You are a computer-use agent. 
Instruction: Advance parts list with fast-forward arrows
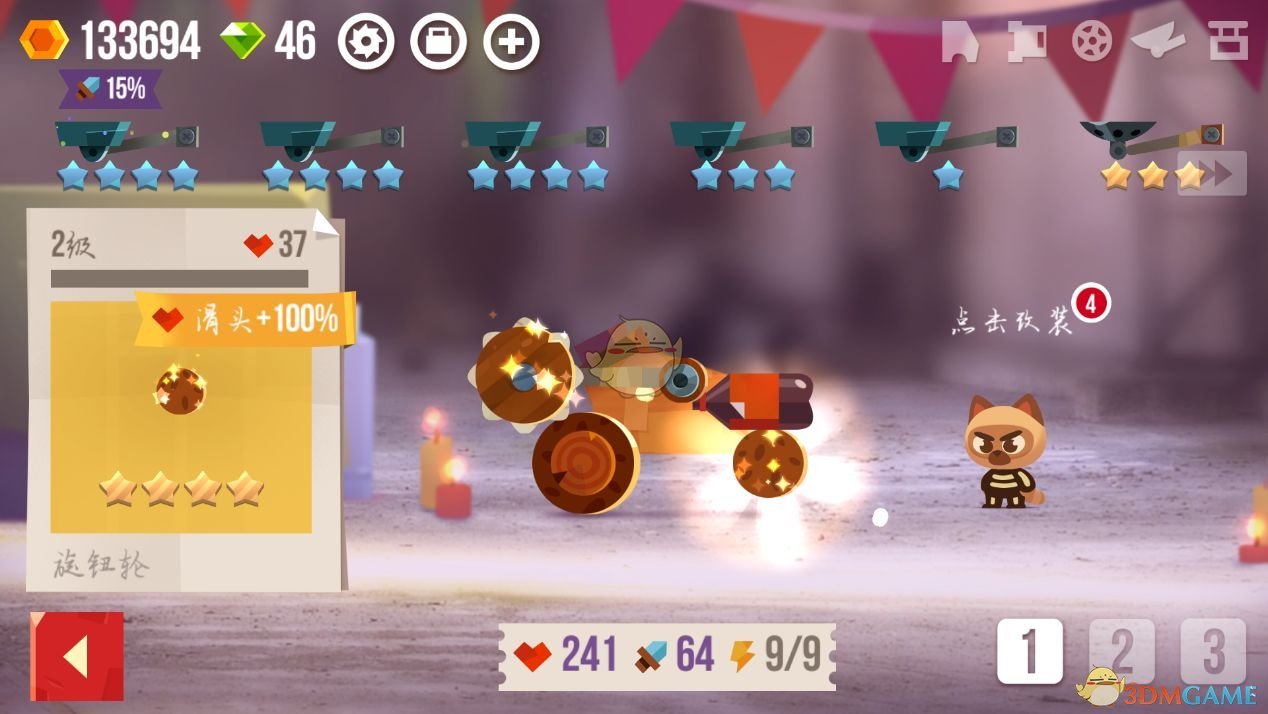(1213, 174)
